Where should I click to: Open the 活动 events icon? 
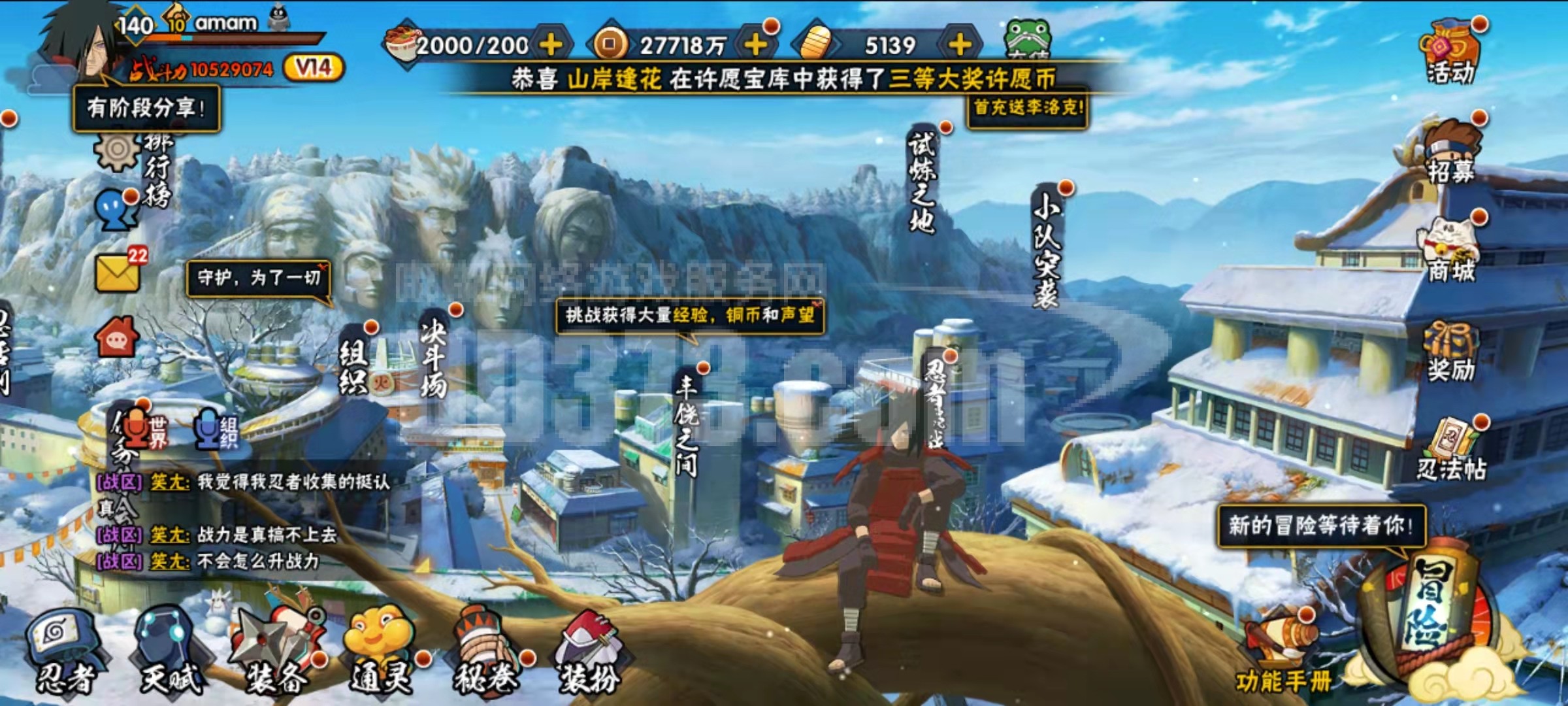(x=1450, y=54)
